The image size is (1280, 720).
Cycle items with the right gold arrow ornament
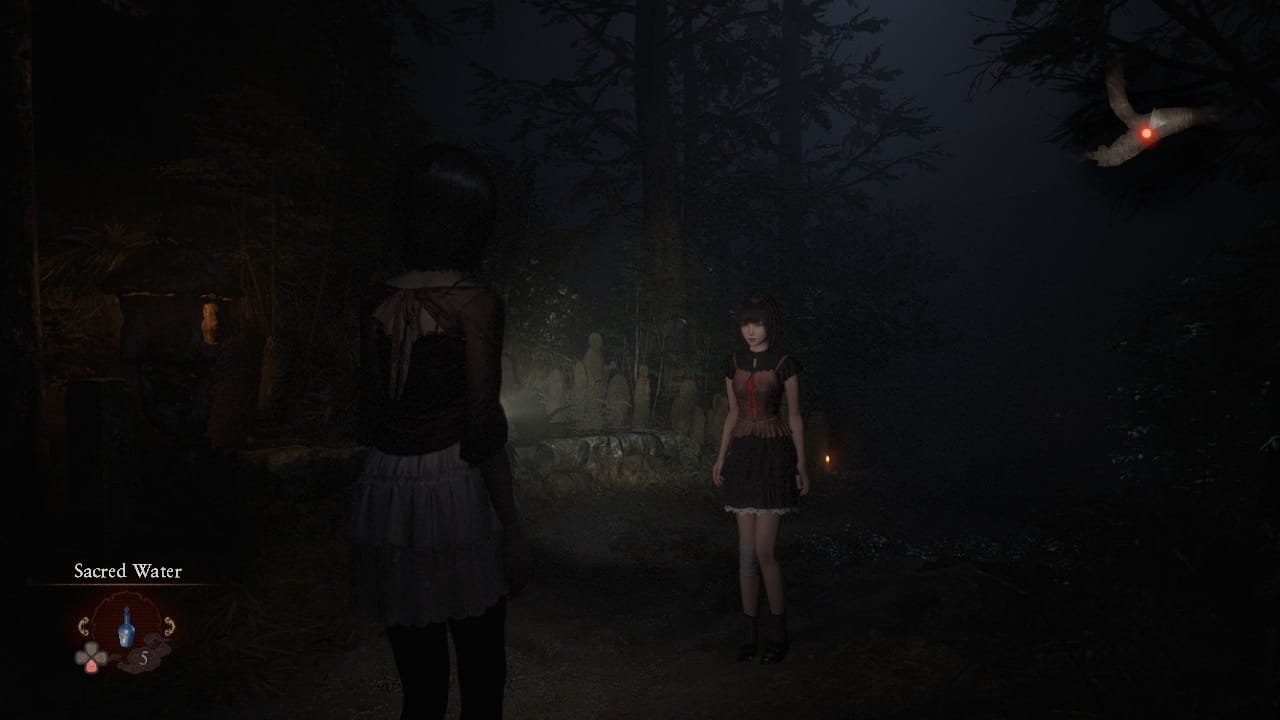[168, 627]
